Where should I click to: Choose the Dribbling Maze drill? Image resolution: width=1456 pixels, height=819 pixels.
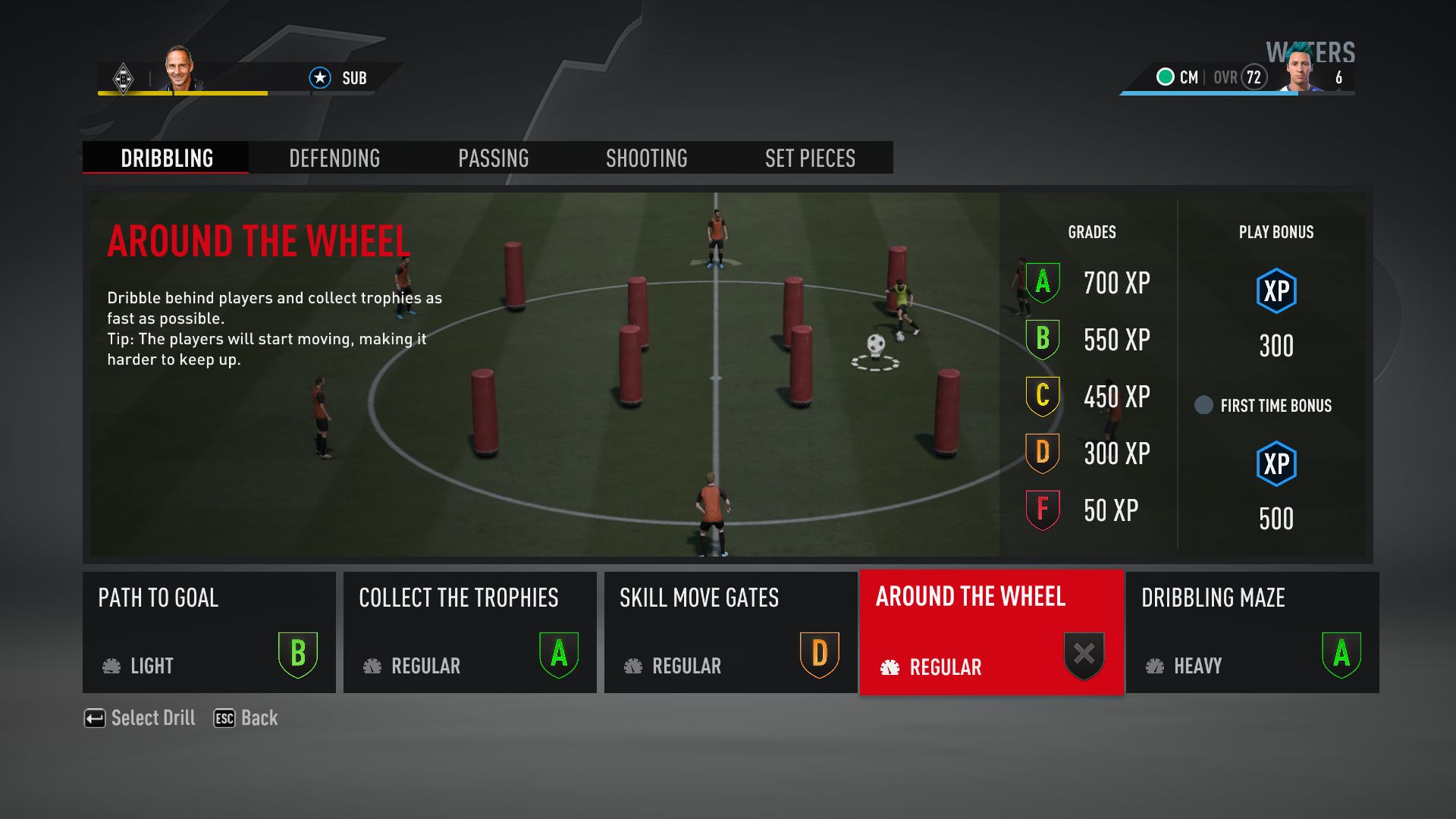point(1252,632)
